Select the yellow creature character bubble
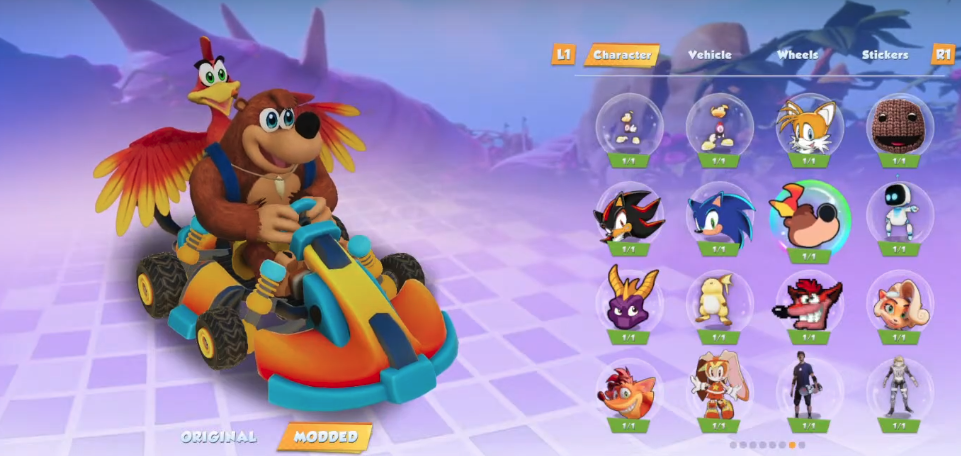961x456 pixels. (x=719, y=298)
